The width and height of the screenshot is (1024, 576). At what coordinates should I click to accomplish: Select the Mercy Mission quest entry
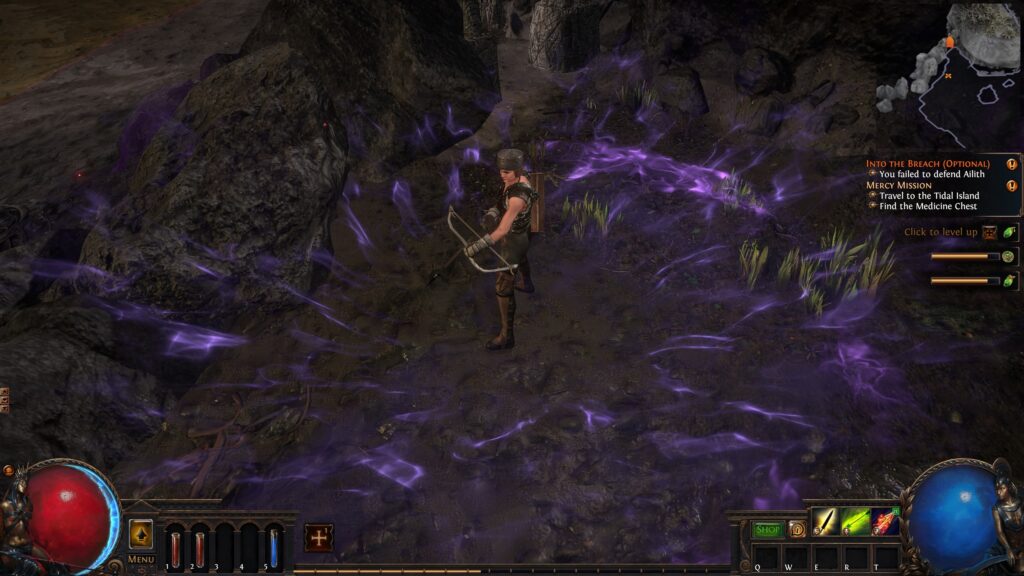[899, 185]
